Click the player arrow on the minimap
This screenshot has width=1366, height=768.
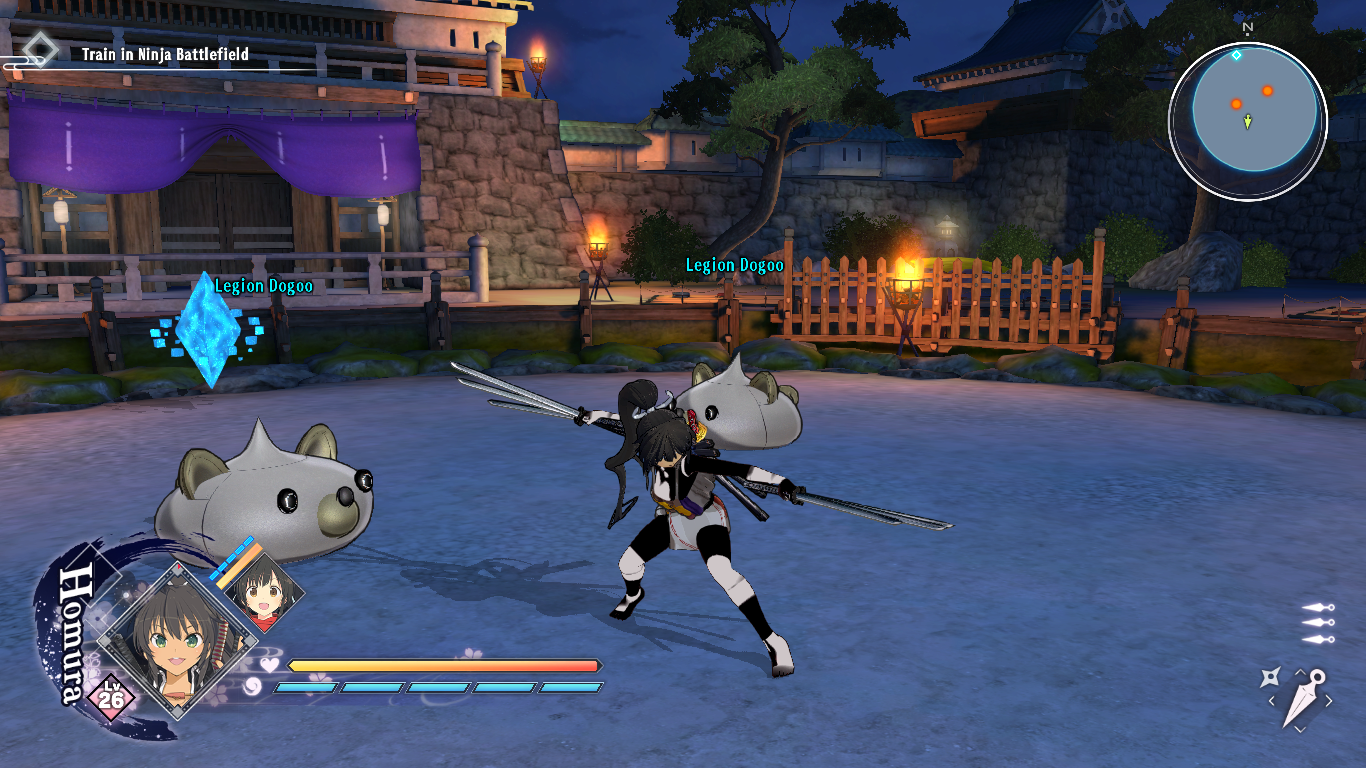(1246, 123)
